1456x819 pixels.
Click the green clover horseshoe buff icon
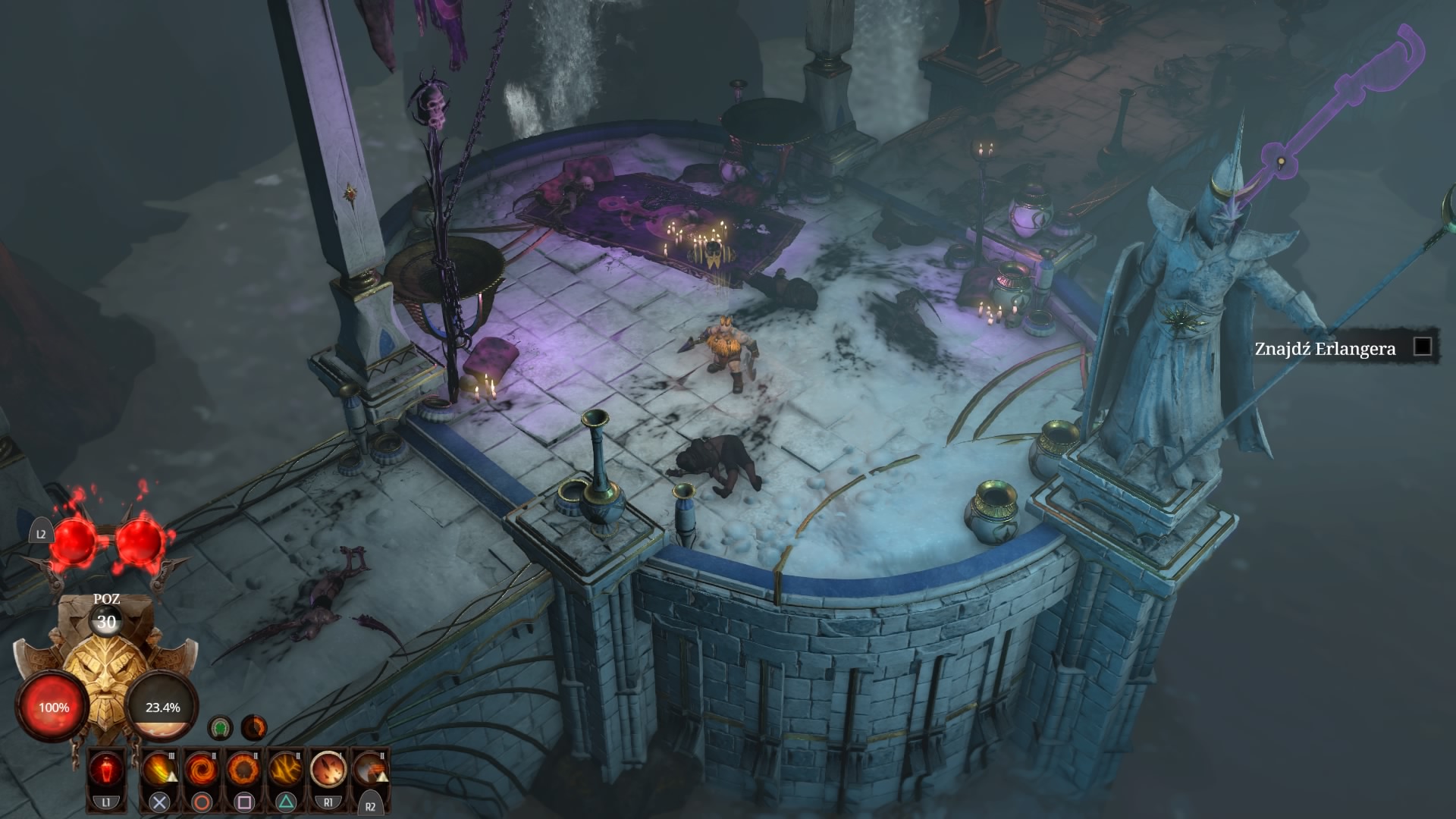[220, 728]
